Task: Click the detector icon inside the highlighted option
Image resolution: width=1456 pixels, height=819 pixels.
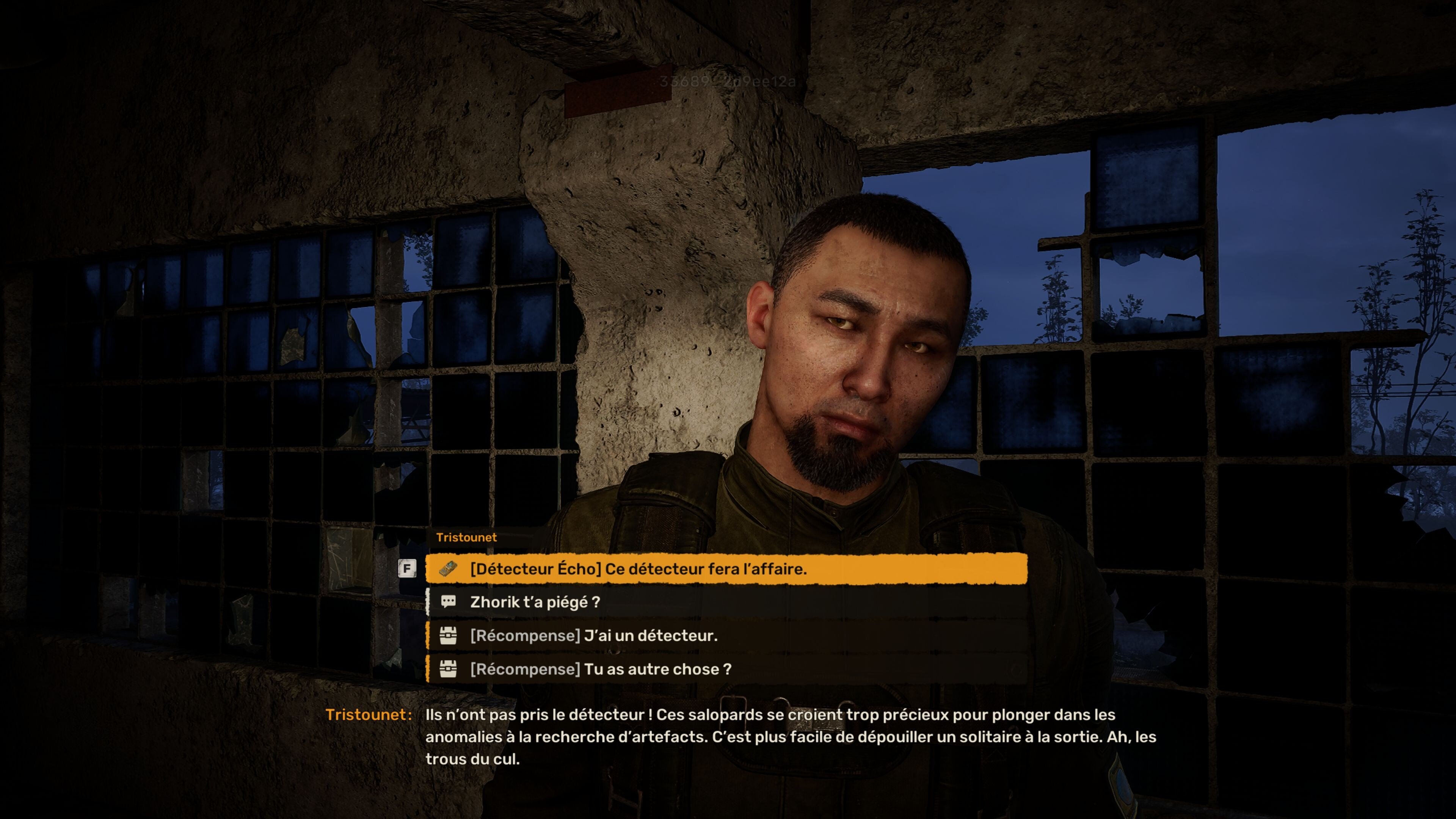Action: [x=448, y=570]
